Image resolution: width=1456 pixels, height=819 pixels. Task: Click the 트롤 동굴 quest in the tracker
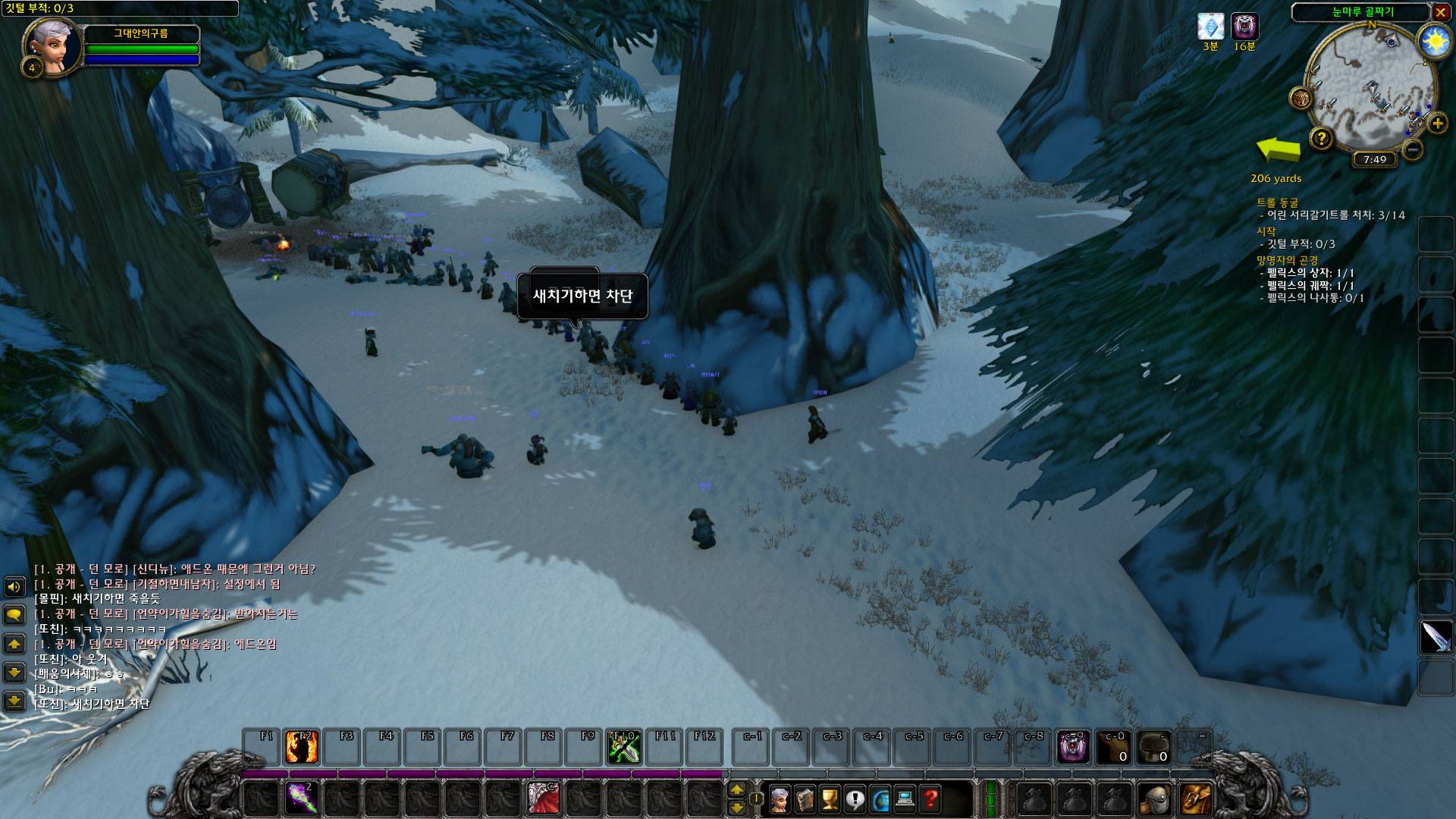click(x=1278, y=202)
